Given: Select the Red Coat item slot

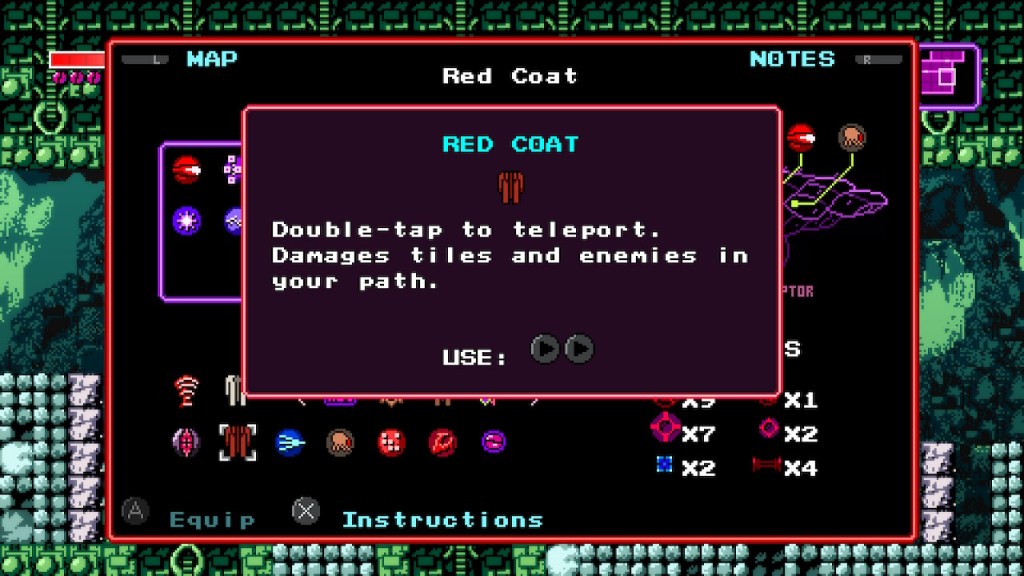Looking at the screenshot, I should [x=238, y=441].
